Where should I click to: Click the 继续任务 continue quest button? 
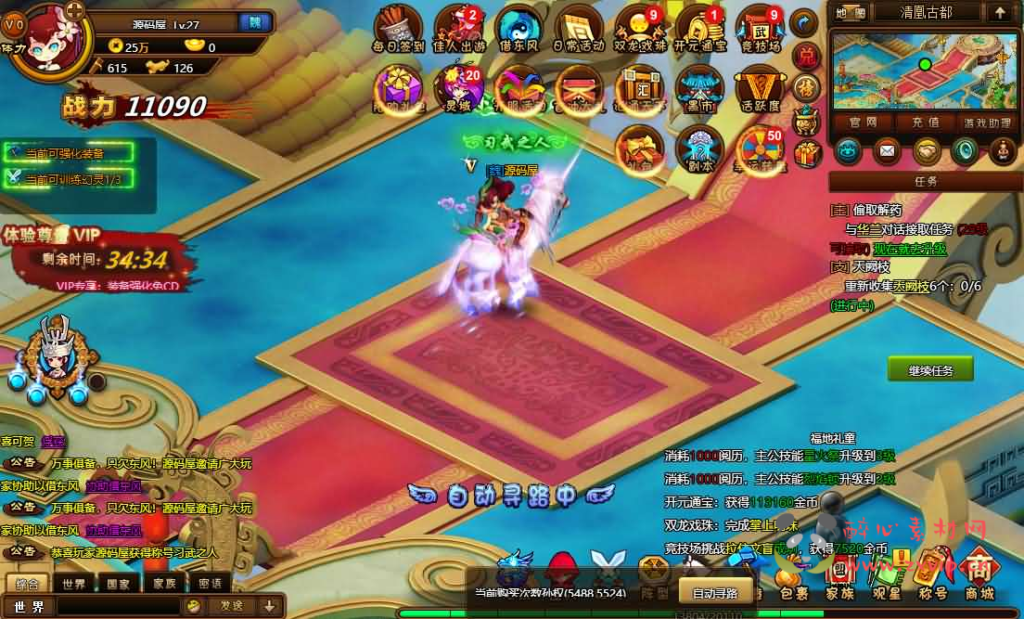pyautogui.click(x=930, y=370)
